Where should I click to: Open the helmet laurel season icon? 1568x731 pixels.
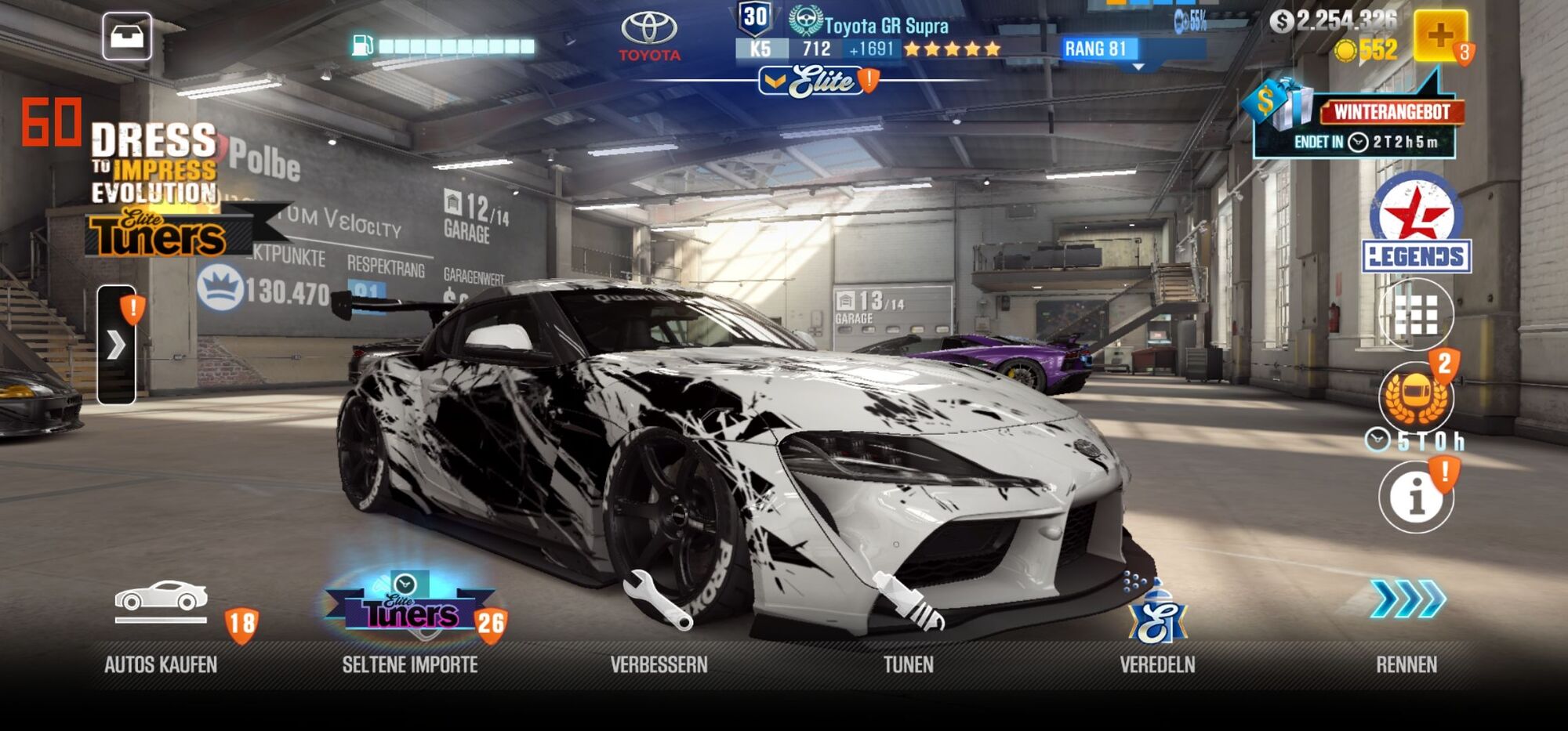point(1416,397)
